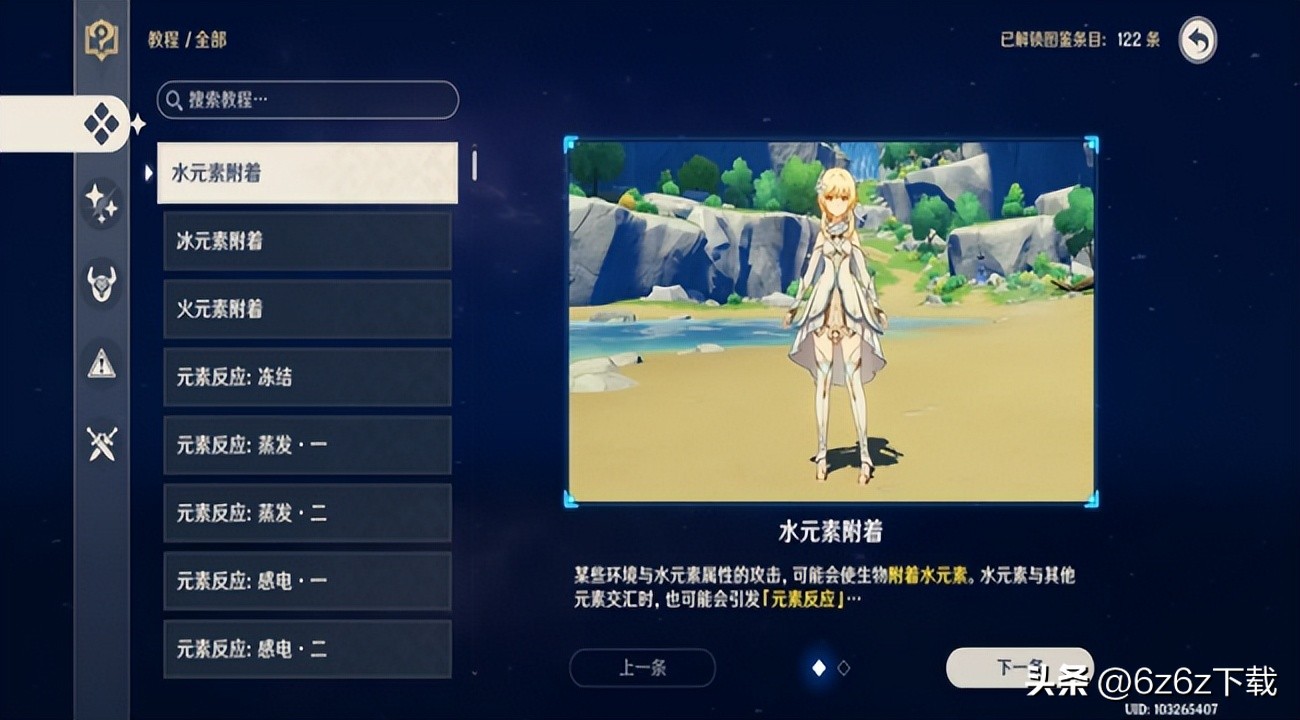Select the 元素反应: 冻结 entry

tap(306, 376)
